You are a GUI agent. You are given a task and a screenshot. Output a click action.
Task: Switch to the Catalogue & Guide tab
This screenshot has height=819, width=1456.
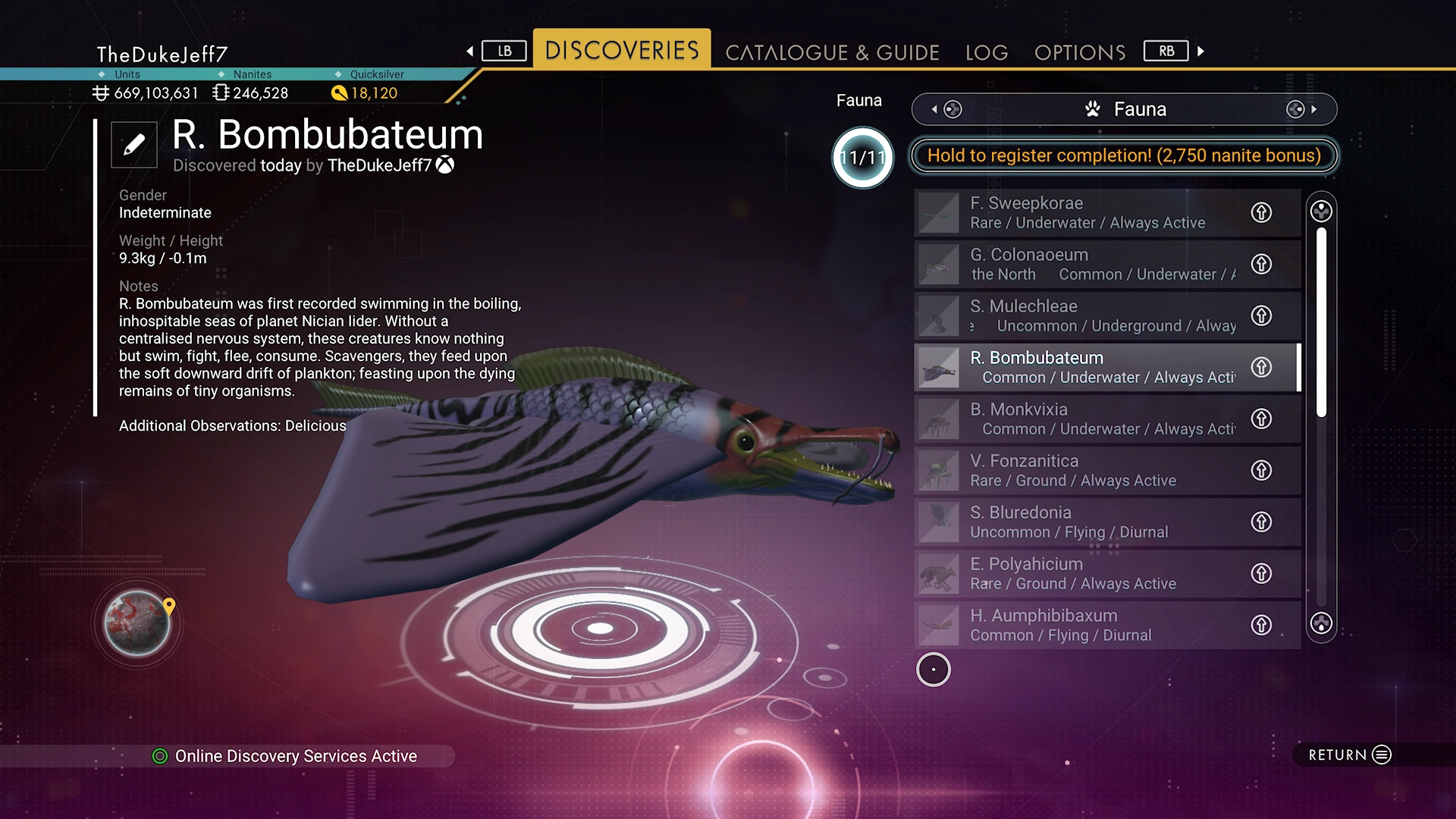(x=832, y=52)
